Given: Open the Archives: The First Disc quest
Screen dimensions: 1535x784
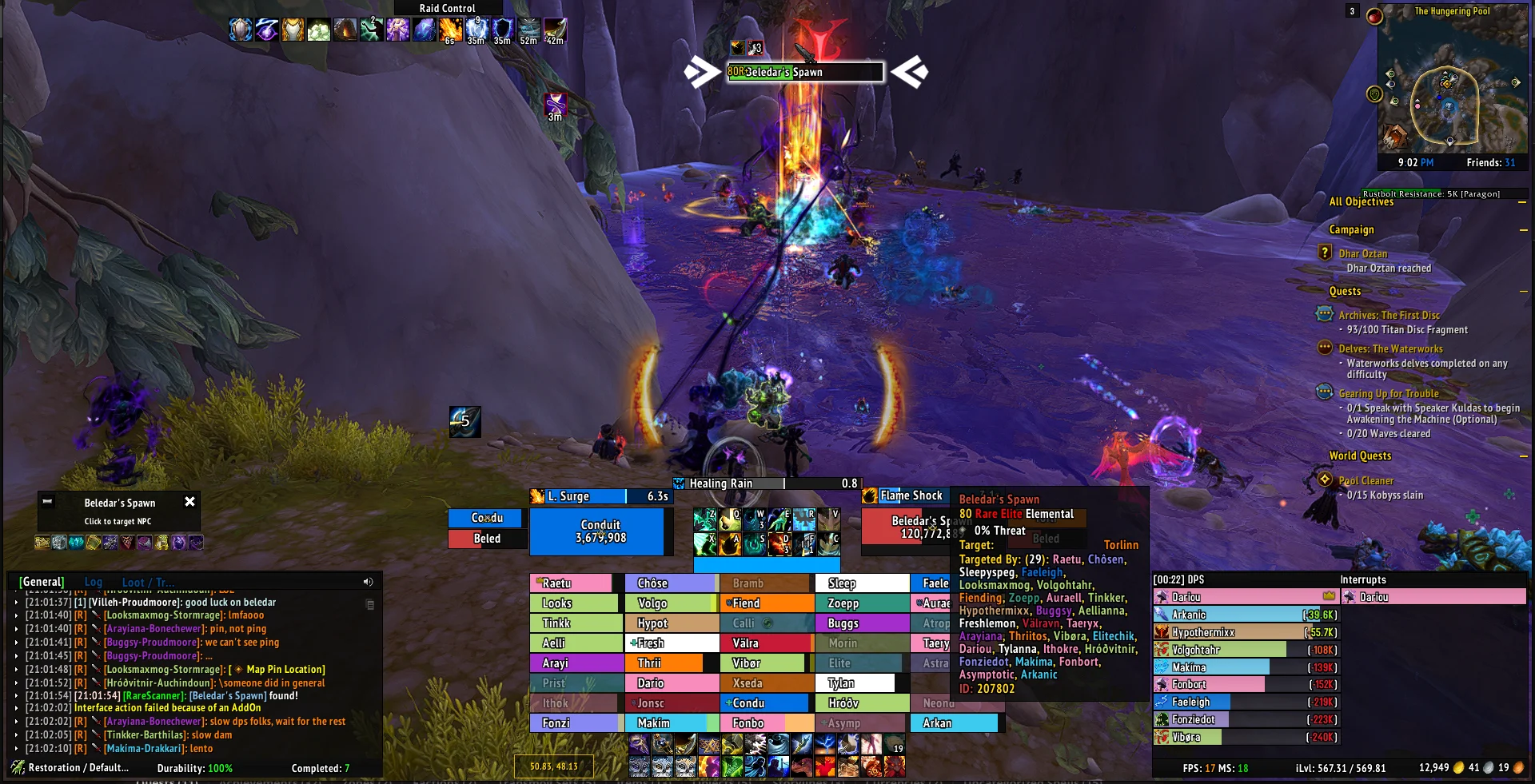Looking at the screenshot, I should point(1389,316).
